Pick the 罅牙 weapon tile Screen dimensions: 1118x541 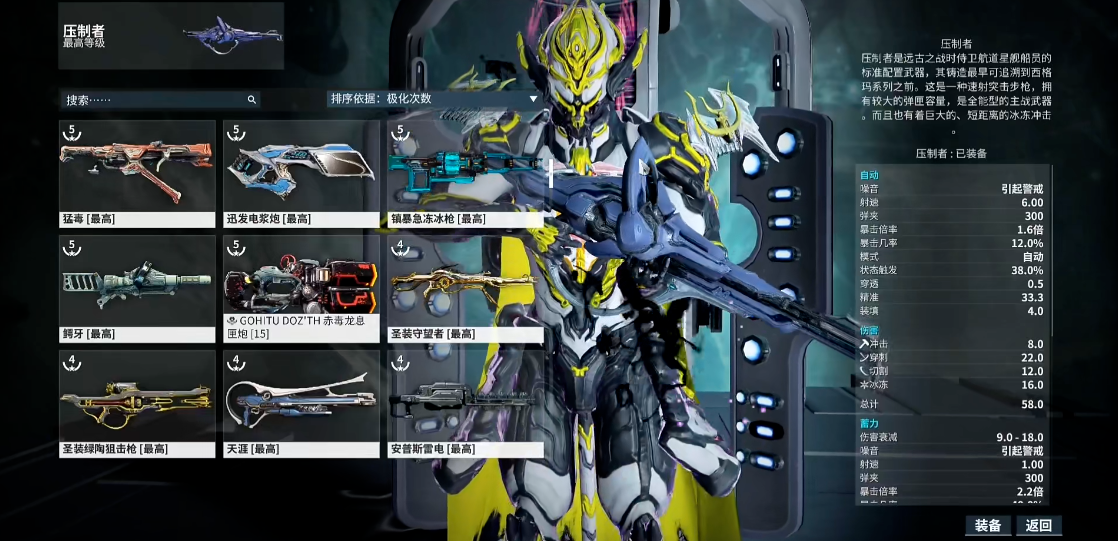pos(137,287)
